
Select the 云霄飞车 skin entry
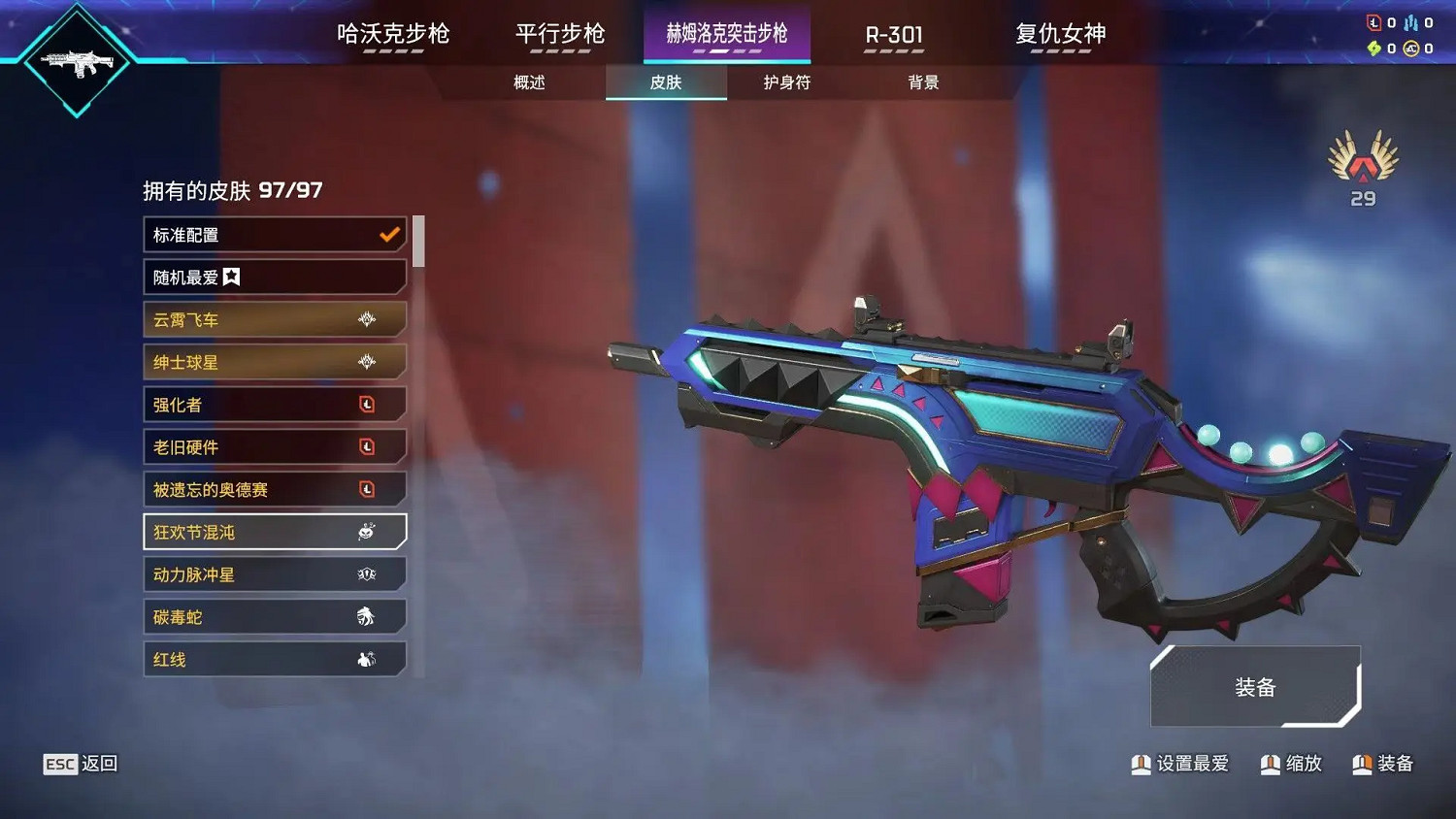[275, 319]
